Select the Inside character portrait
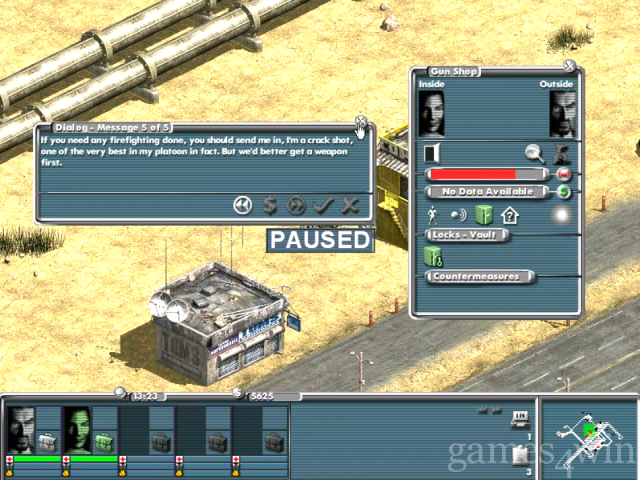The width and height of the screenshot is (640, 480). (431, 115)
